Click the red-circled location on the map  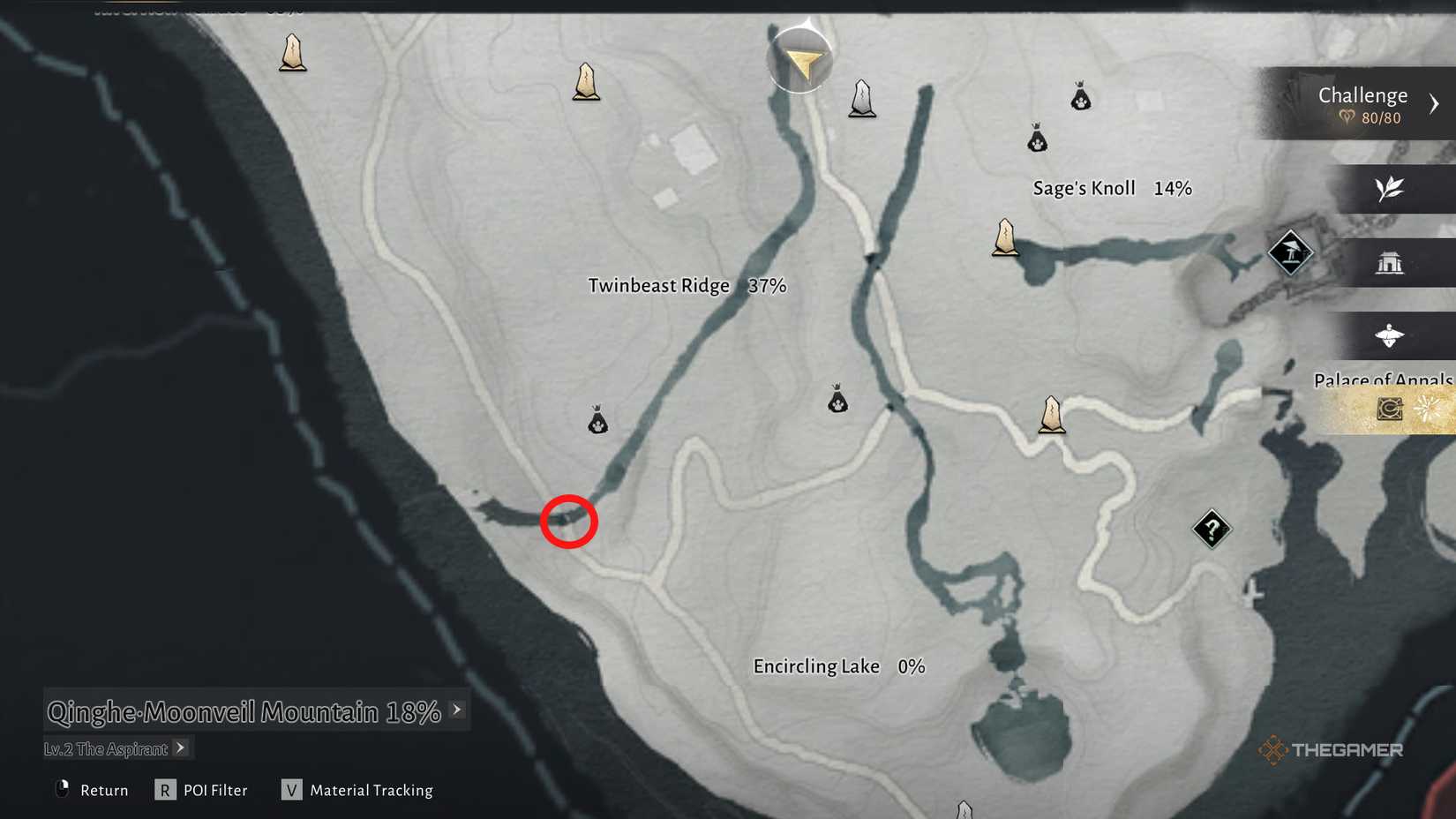pos(569,522)
